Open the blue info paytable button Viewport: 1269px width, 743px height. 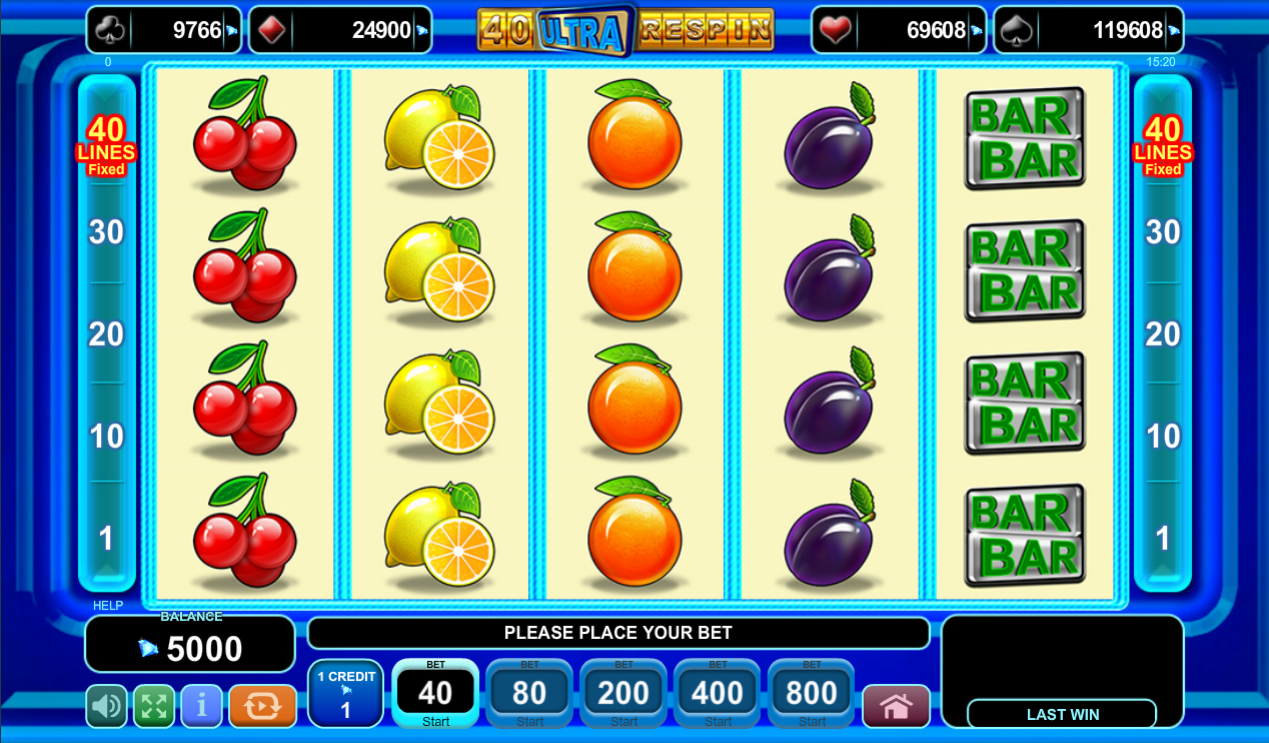click(201, 706)
